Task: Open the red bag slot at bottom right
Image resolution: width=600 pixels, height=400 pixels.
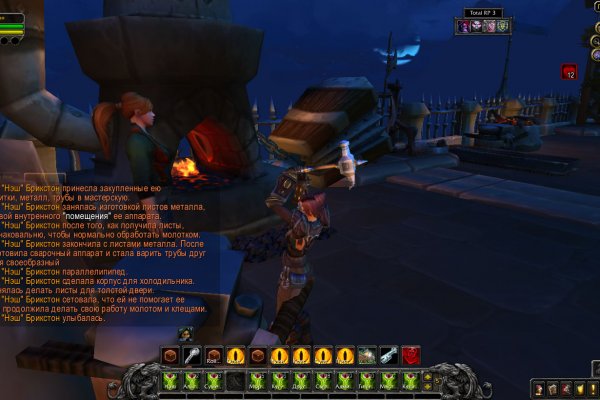Action: 566,388
